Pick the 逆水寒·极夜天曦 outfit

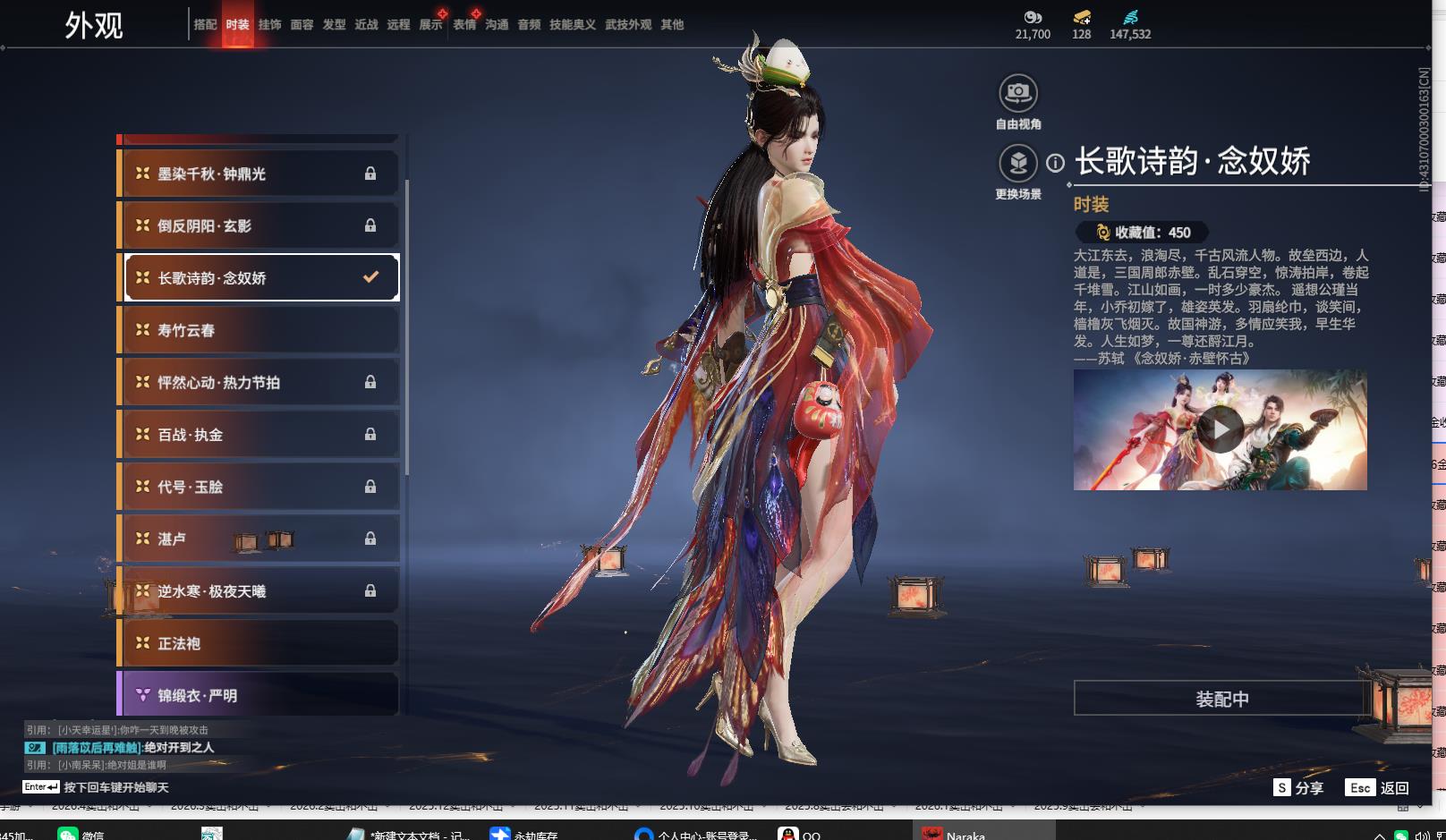[x=258, y=591]
